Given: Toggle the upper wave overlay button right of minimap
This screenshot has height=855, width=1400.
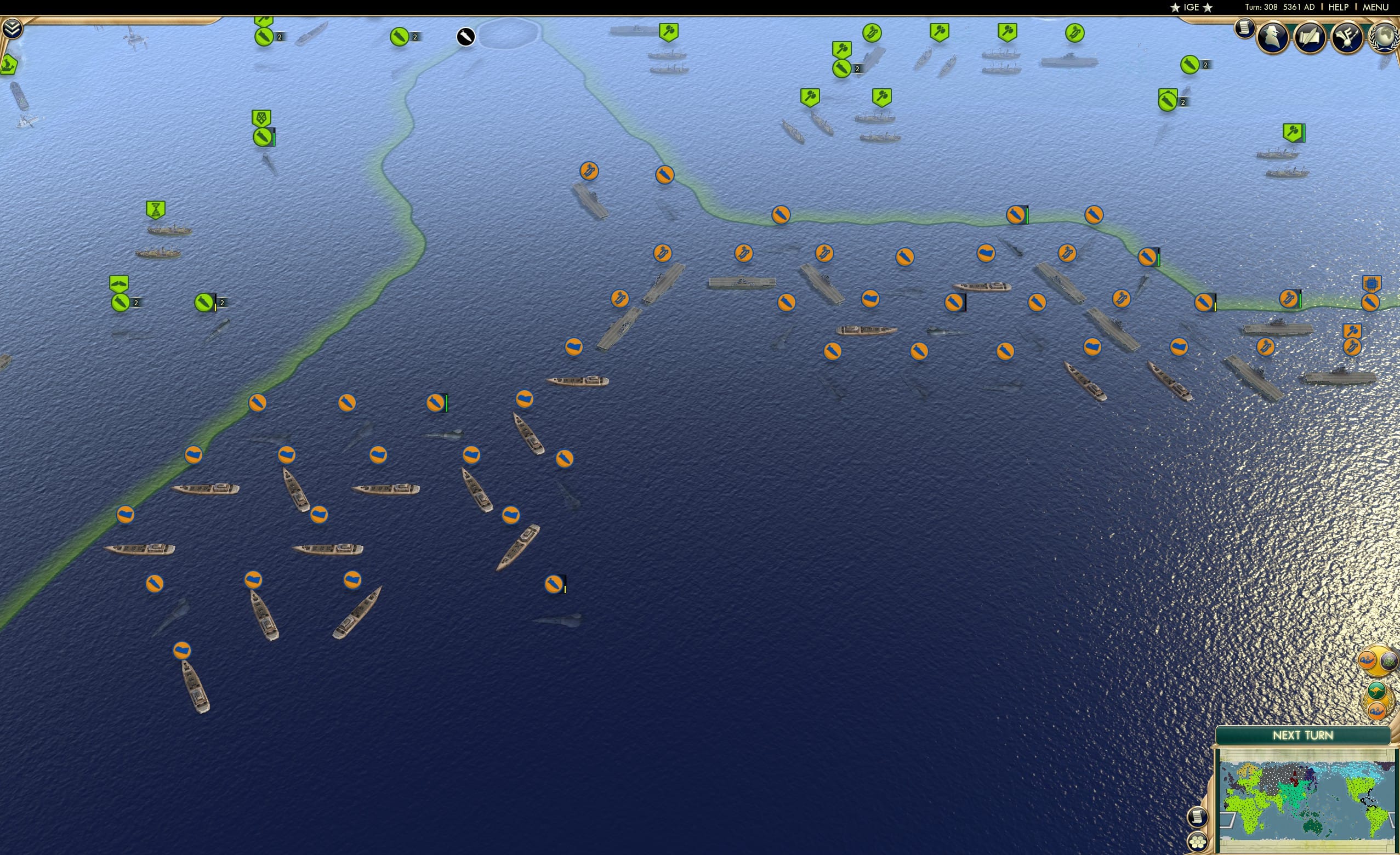Looking at the screenshot, I should point(1367,660).
